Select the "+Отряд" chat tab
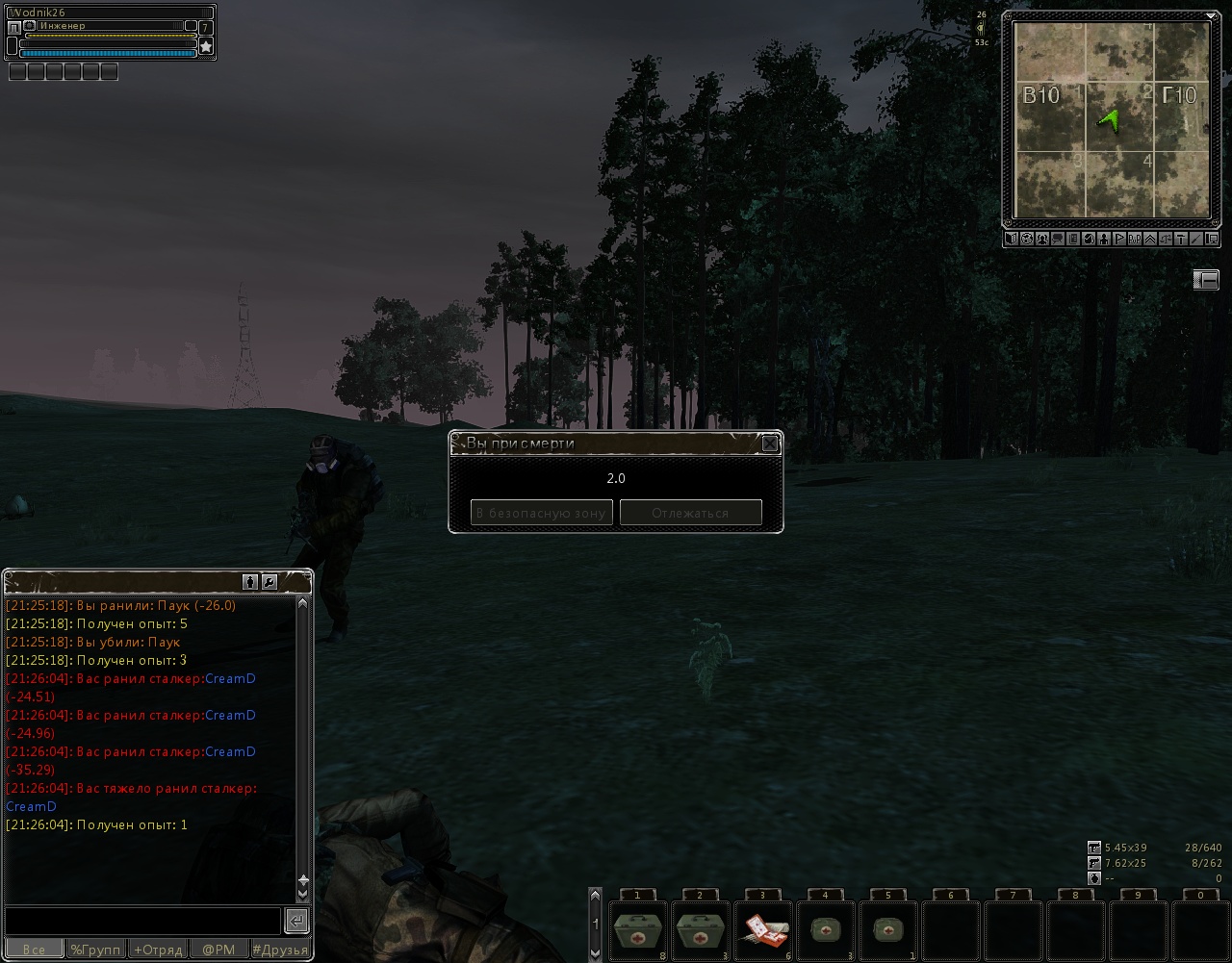 click(x=158, y=950)
